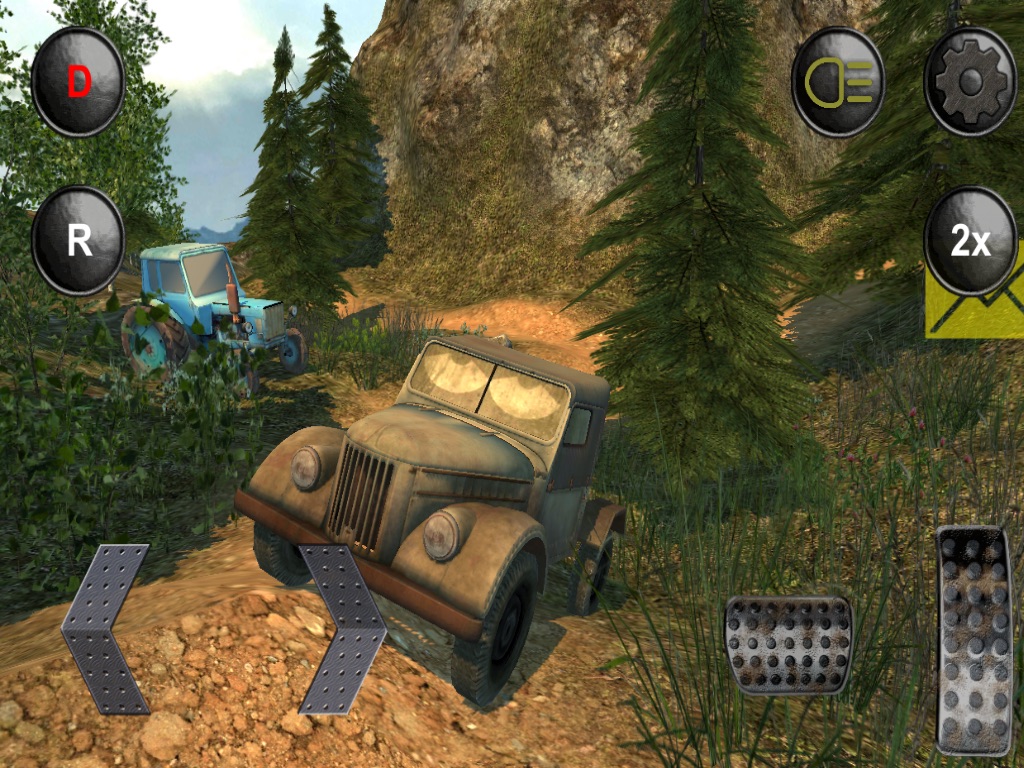Open settings with the gear button
1024x768 pixels.
pyautogui.click(x=970, y=80)
